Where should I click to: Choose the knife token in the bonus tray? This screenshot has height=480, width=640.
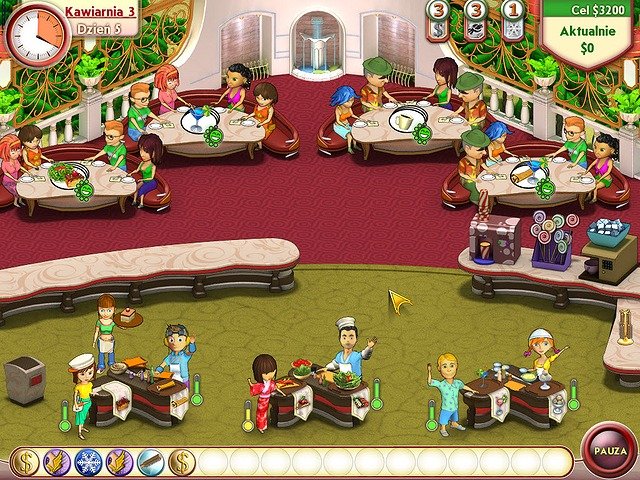coord(150,462)
